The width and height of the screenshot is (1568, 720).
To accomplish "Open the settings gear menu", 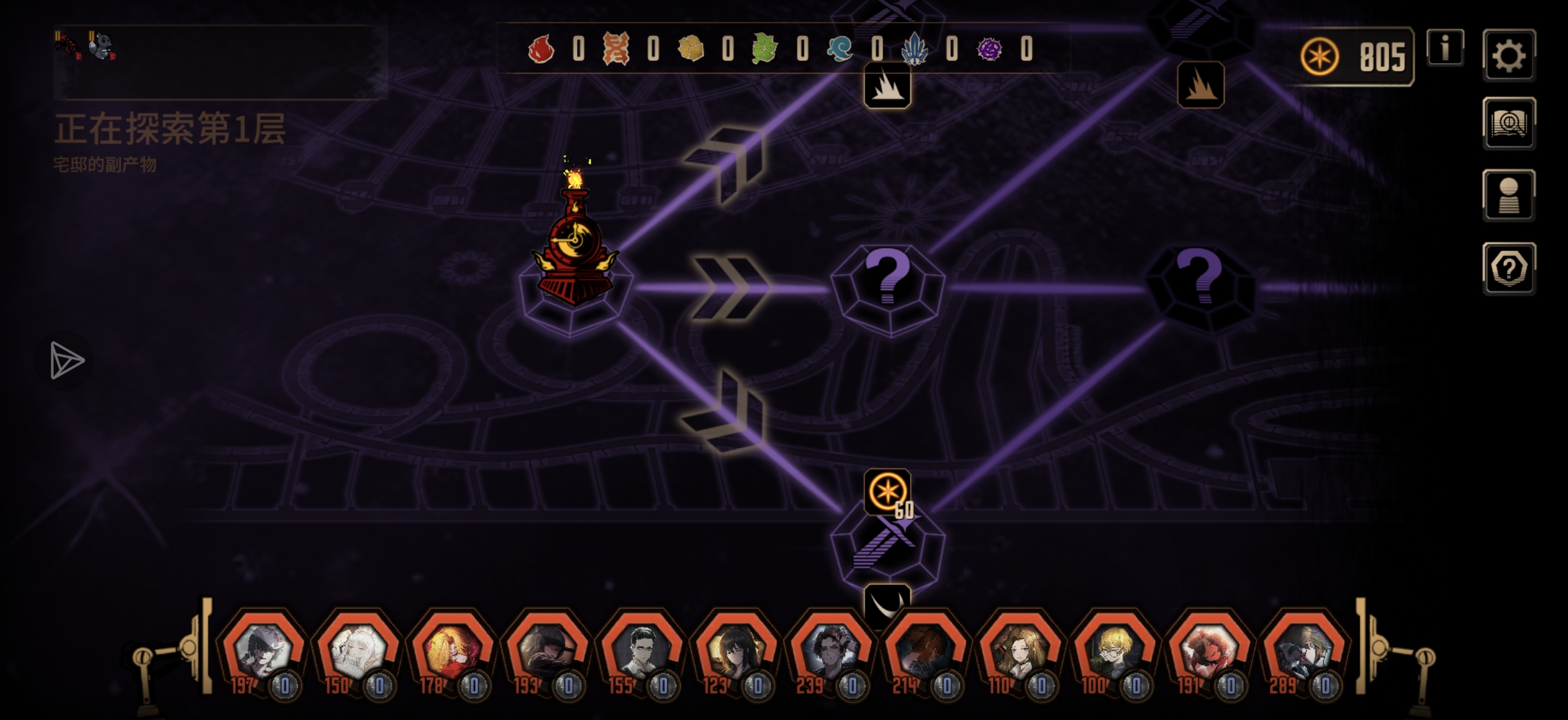I will (1508, 56).
